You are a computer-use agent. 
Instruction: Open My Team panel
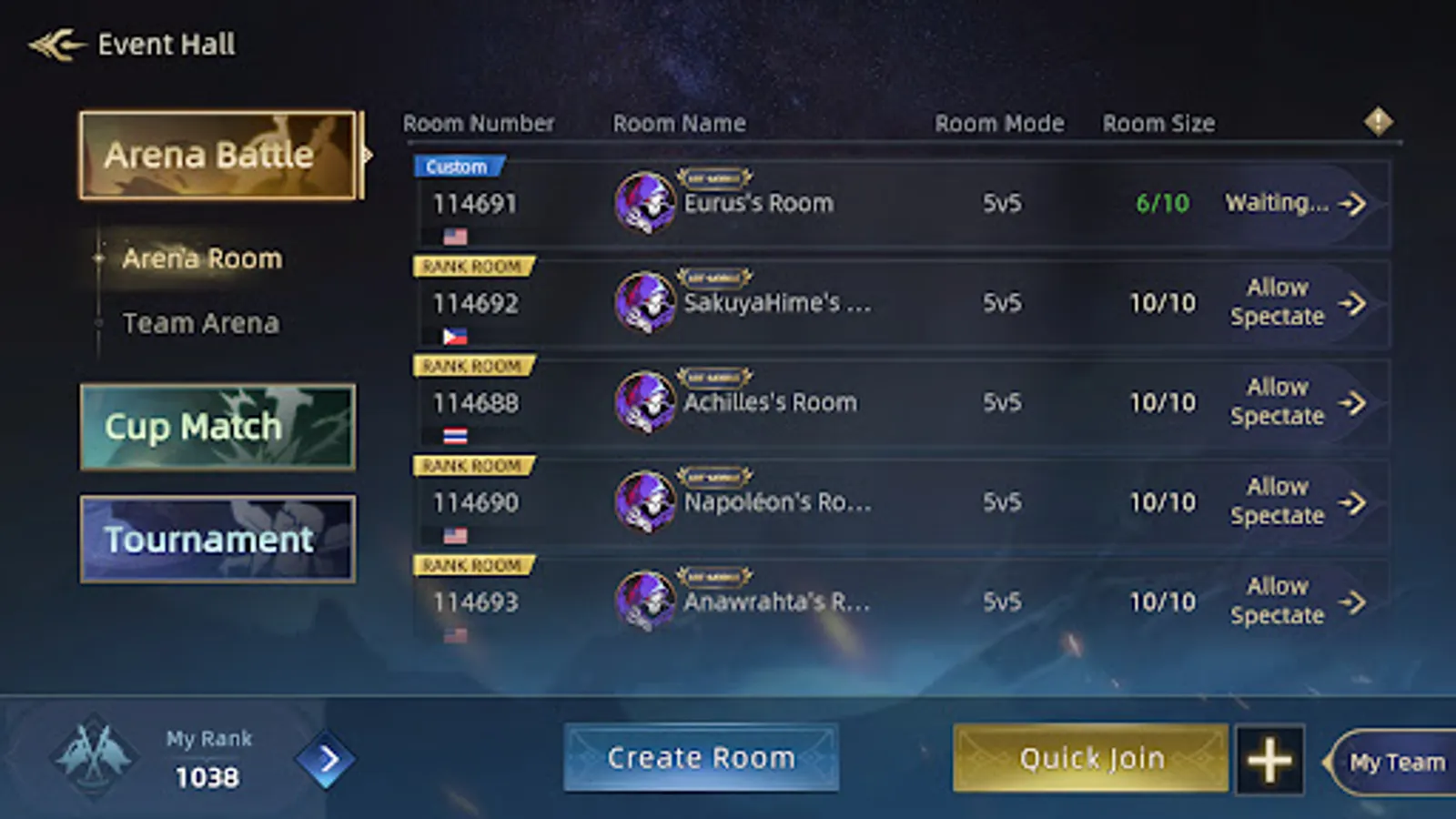tap(1397, 763)
